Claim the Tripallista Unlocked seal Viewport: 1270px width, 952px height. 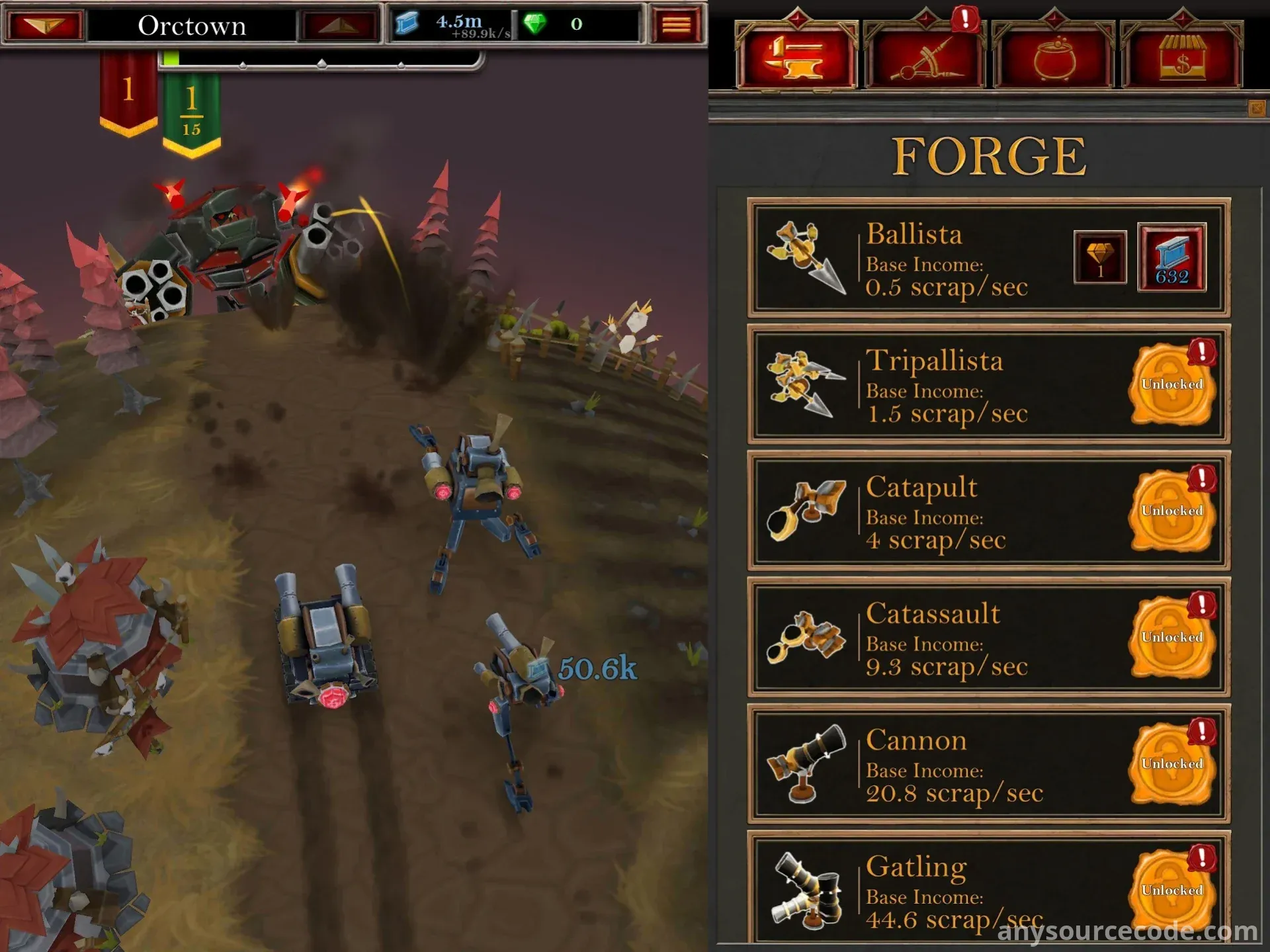pyautogui.click(x=1171, y=384)
